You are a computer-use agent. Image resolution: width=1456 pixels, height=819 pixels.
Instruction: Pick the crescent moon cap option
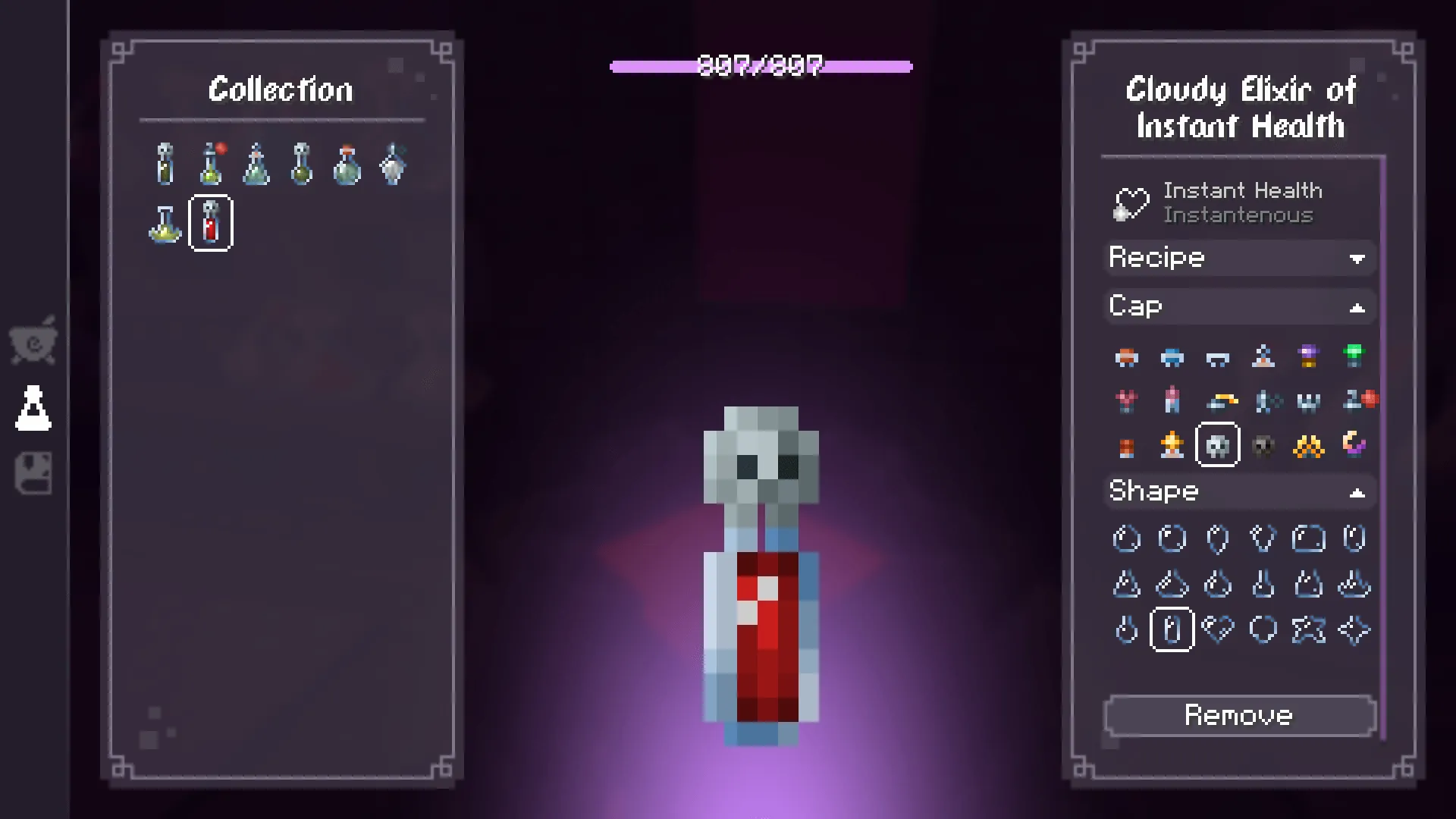[1355, 444]
